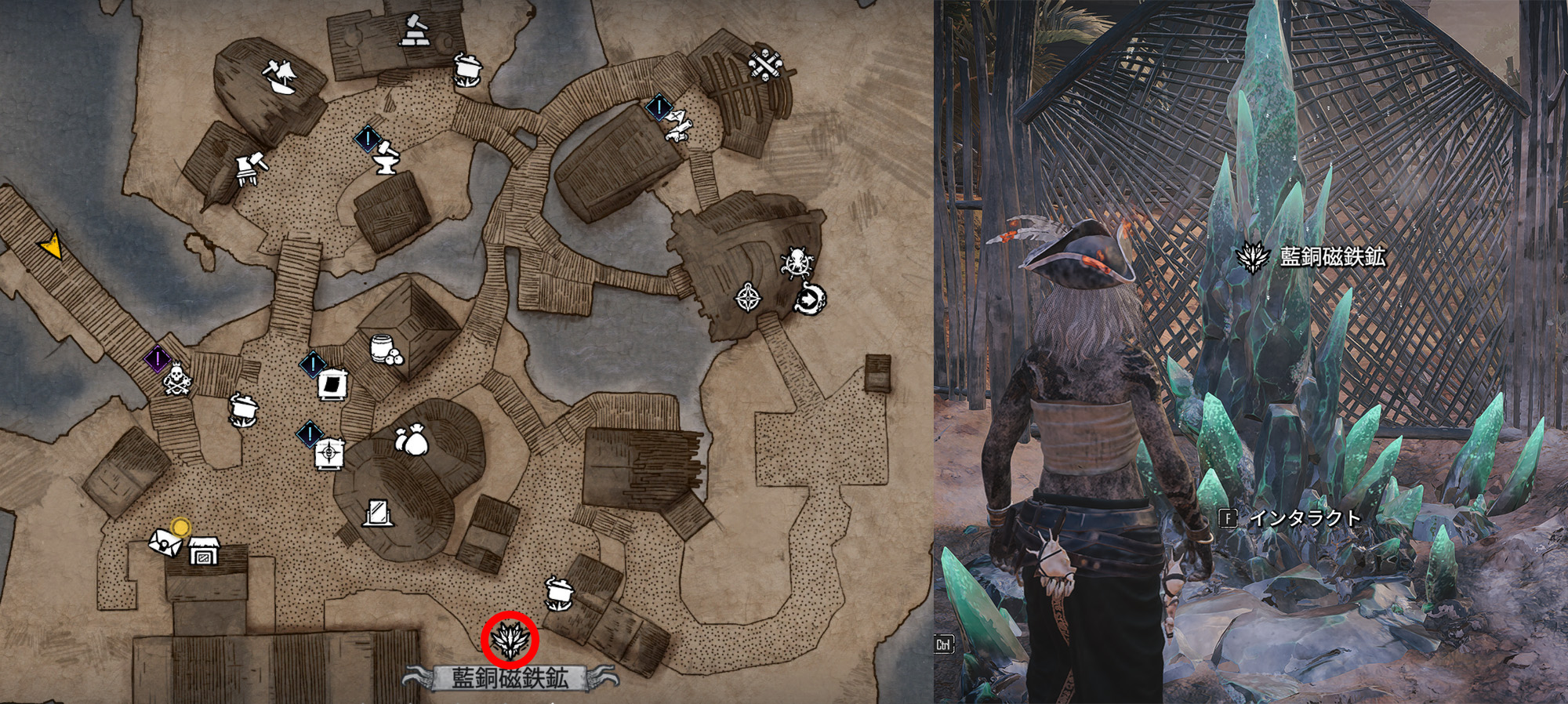Select the skull and crossbones pirate marker
Image resolution: width=1568 pixels, height=704 pixels.
(177, 380)
